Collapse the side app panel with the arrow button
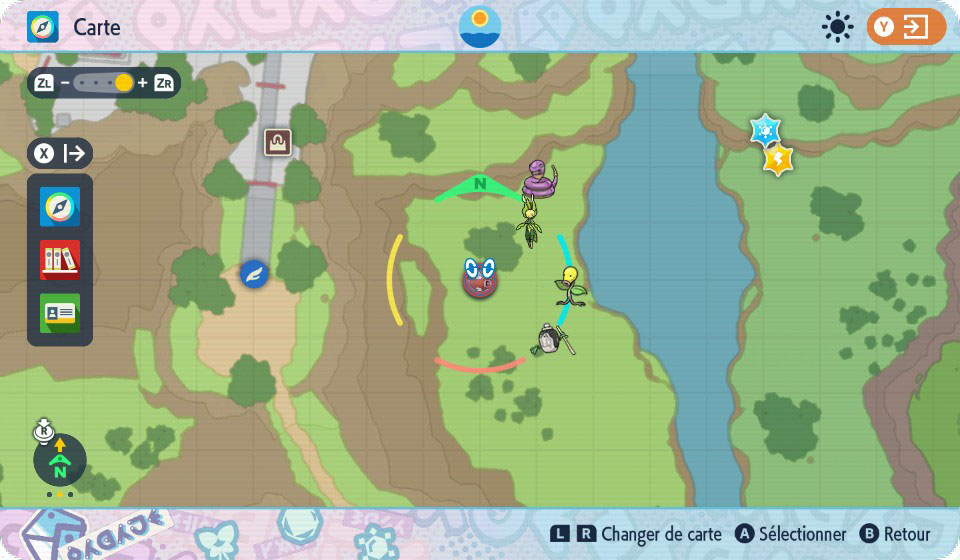Image resolution: width=960 pixels, height=560 pixels. tap(60, 154)
